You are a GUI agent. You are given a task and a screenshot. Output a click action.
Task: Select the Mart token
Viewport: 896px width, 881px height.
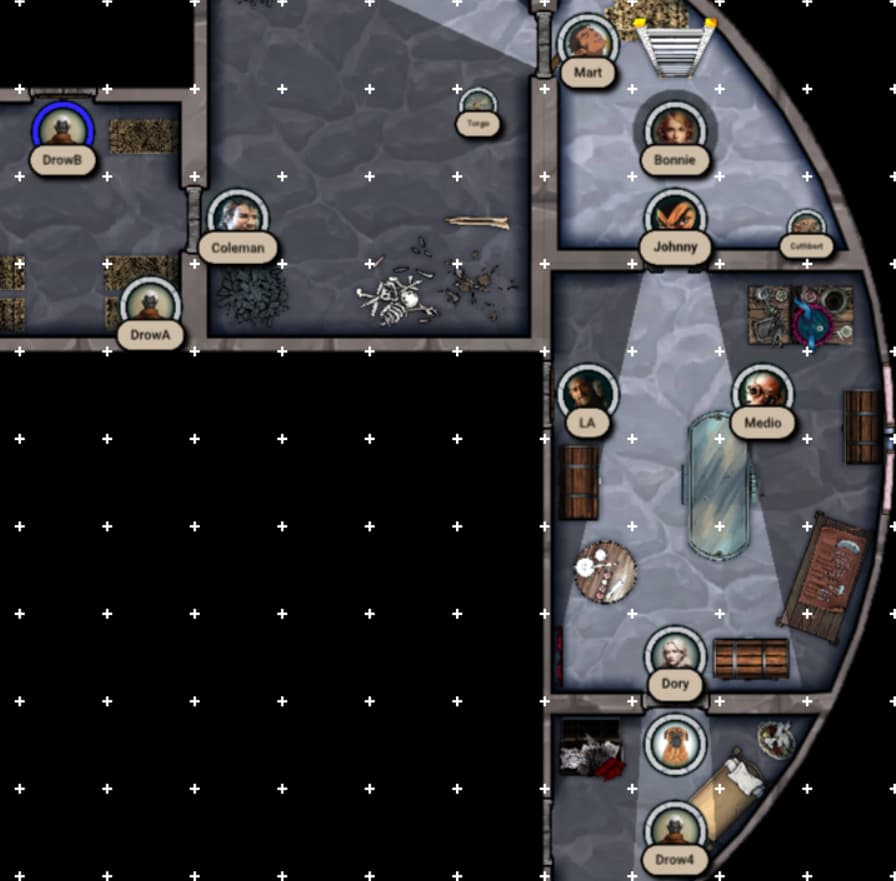click(587, 43)
